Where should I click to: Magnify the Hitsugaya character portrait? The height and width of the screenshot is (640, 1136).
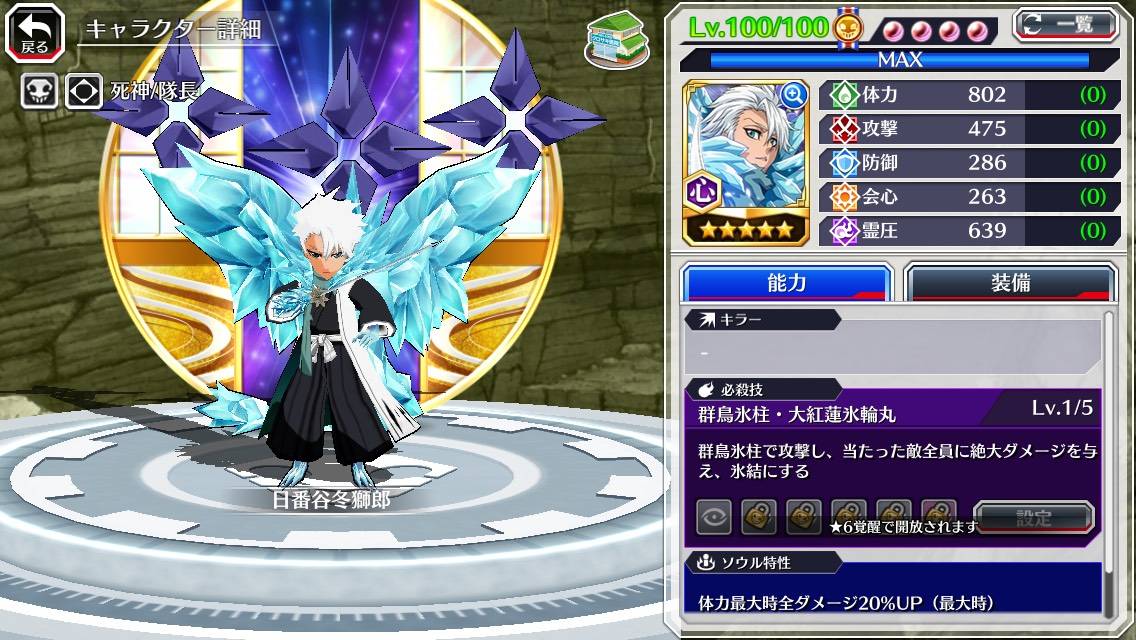click(794, 95)
